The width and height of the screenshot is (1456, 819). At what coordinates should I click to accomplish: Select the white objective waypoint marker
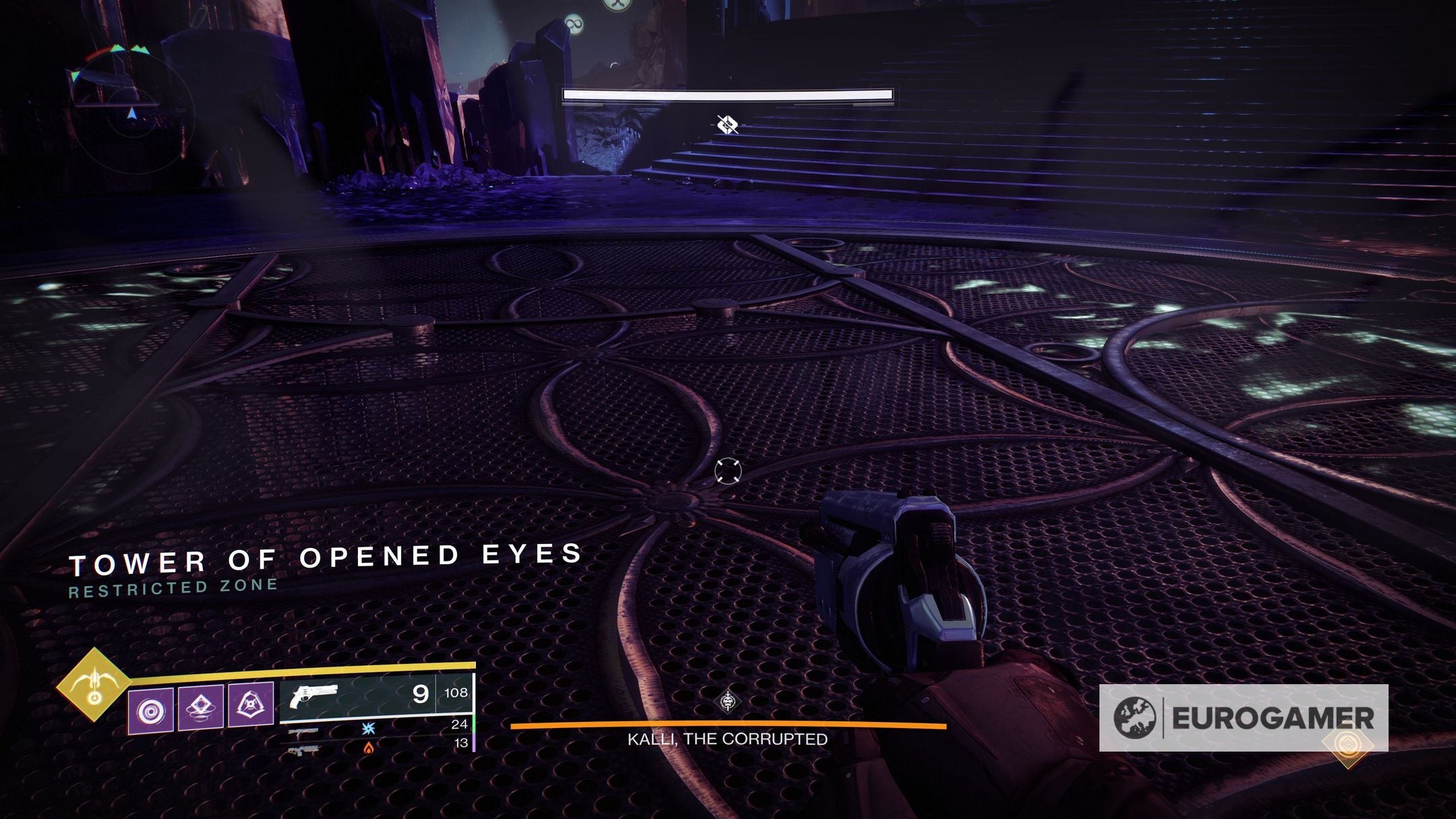[727, 125]
